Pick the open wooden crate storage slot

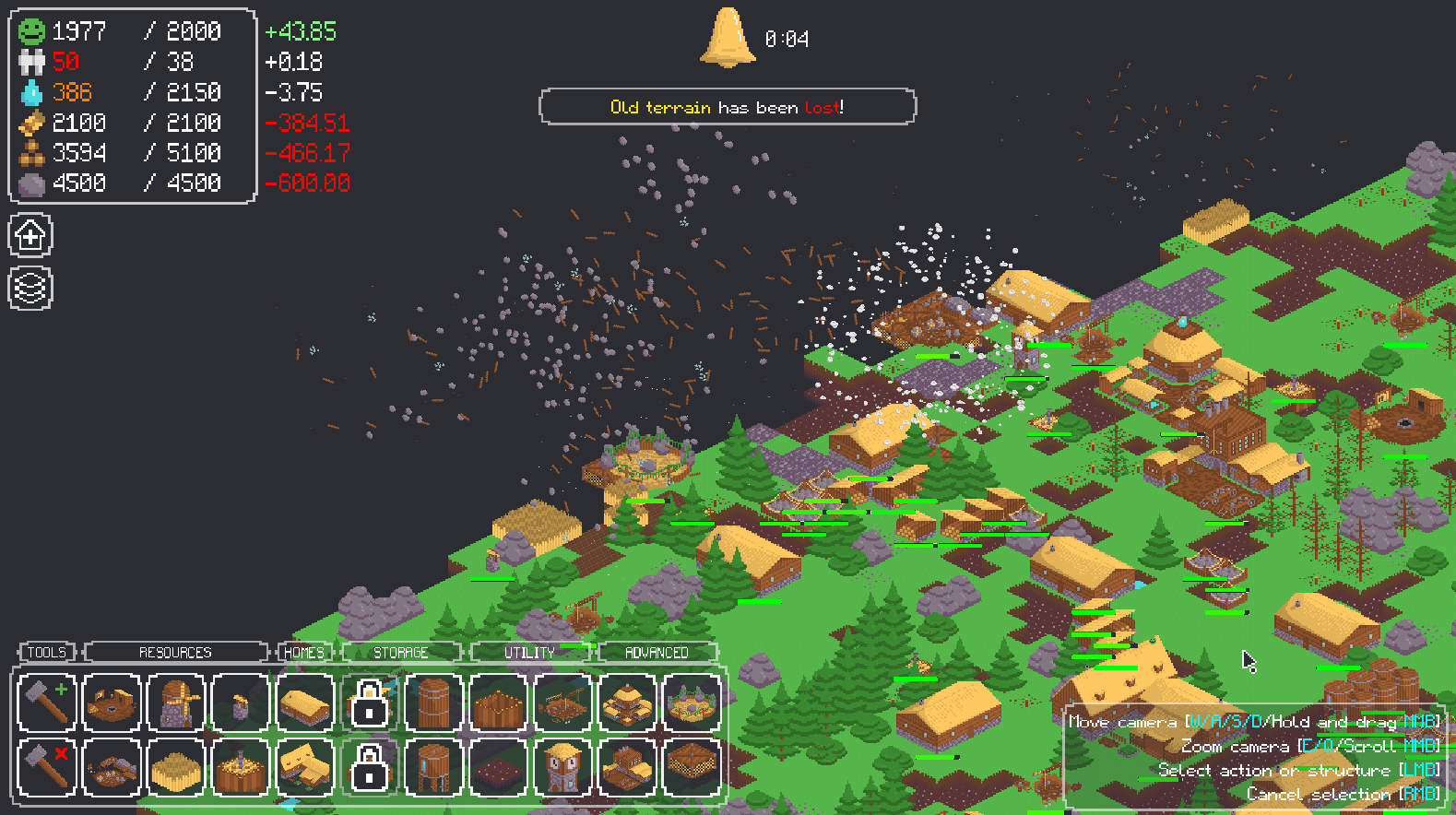pos(498,703)
